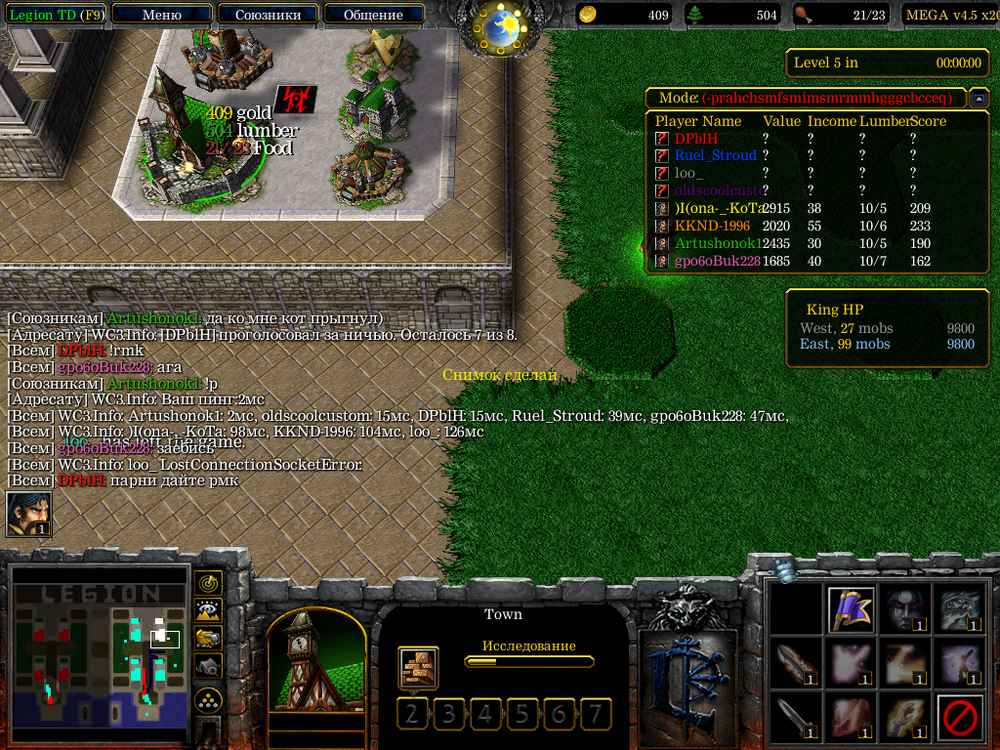Open the Союзники allies menu
The height and width of the screenshot is (750, 1000).
coord(268,15)
